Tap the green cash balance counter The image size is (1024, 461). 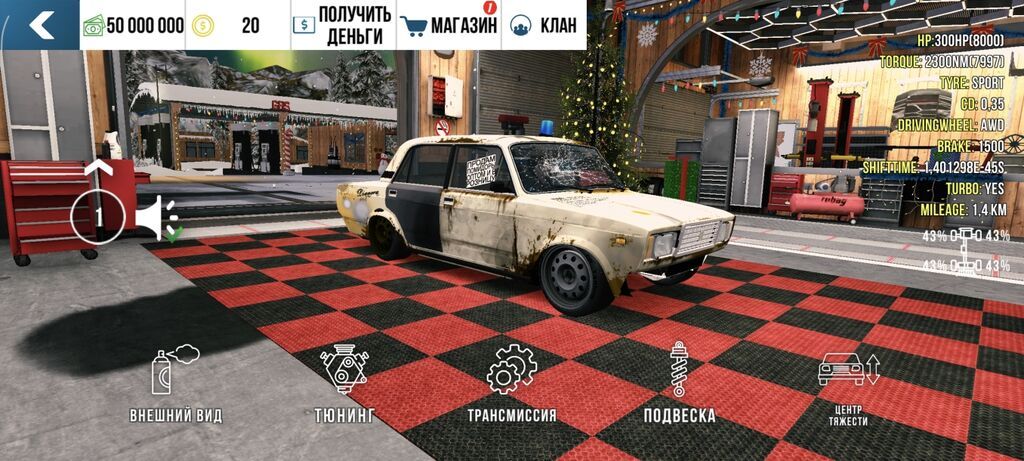[134, 25]
